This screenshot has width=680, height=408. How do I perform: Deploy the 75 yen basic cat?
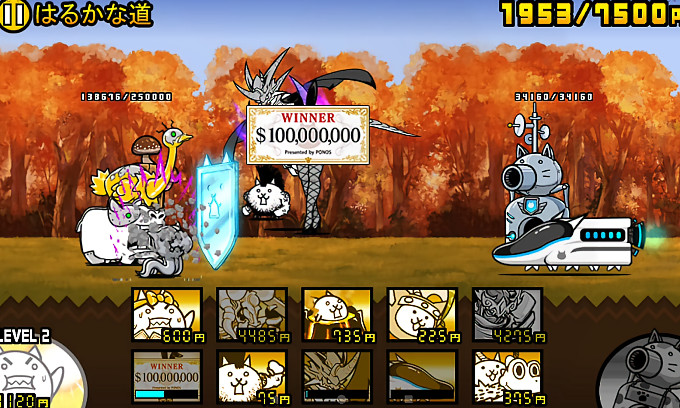pyautogui.click(x=252, y=376)
